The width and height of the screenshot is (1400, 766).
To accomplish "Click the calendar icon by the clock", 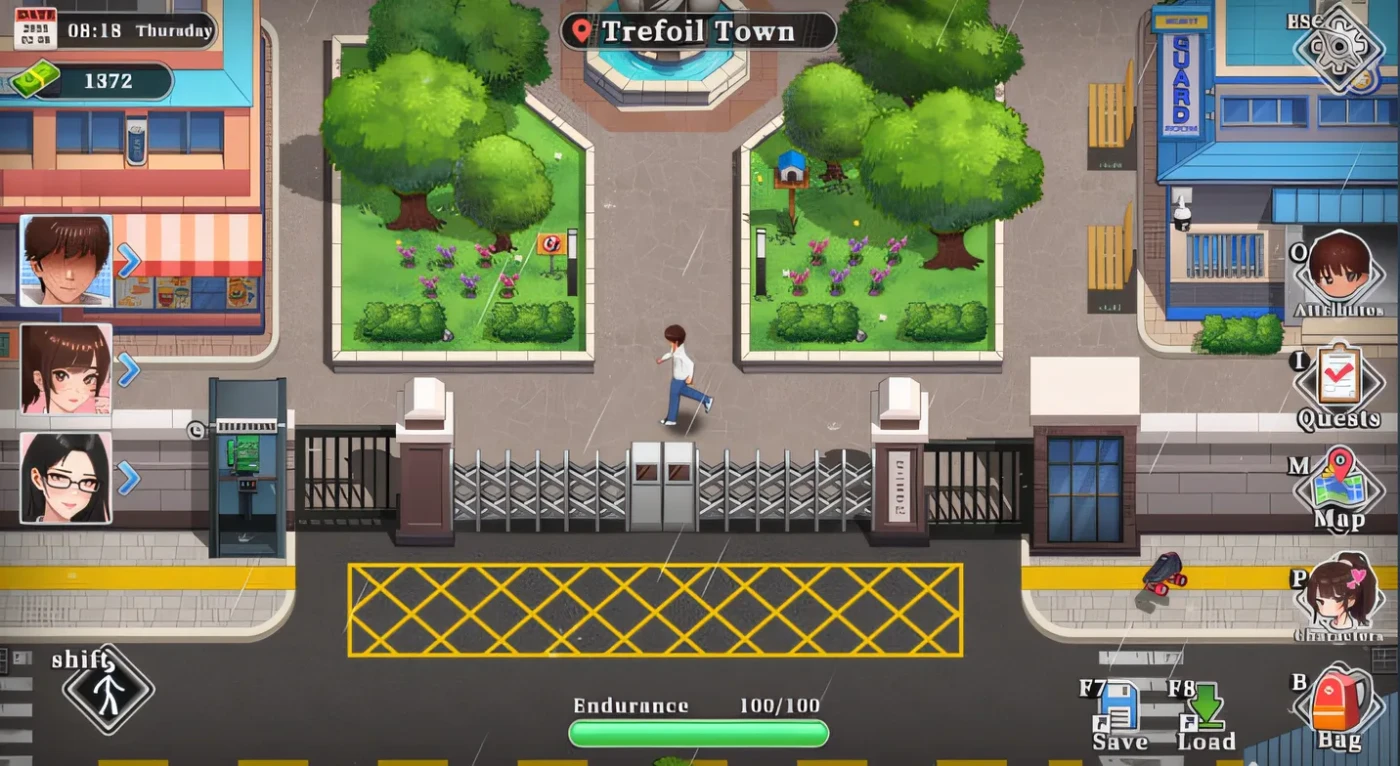I will pos(35,30).
